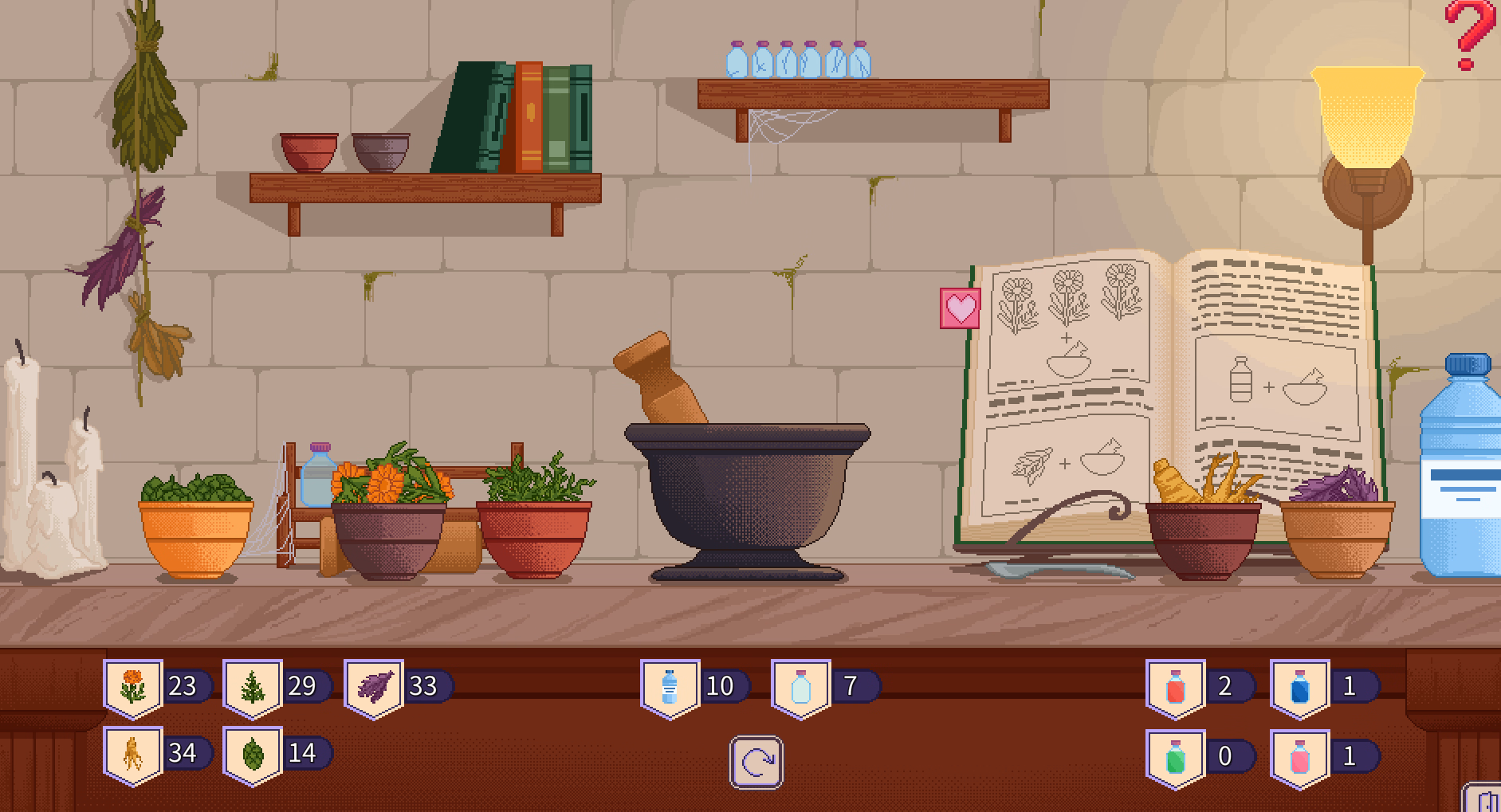Open the pink heart bookmark on the recipe book
The height and width of the screenshot is (812, 1501).
pyautogui.click(x=961, y=308)
